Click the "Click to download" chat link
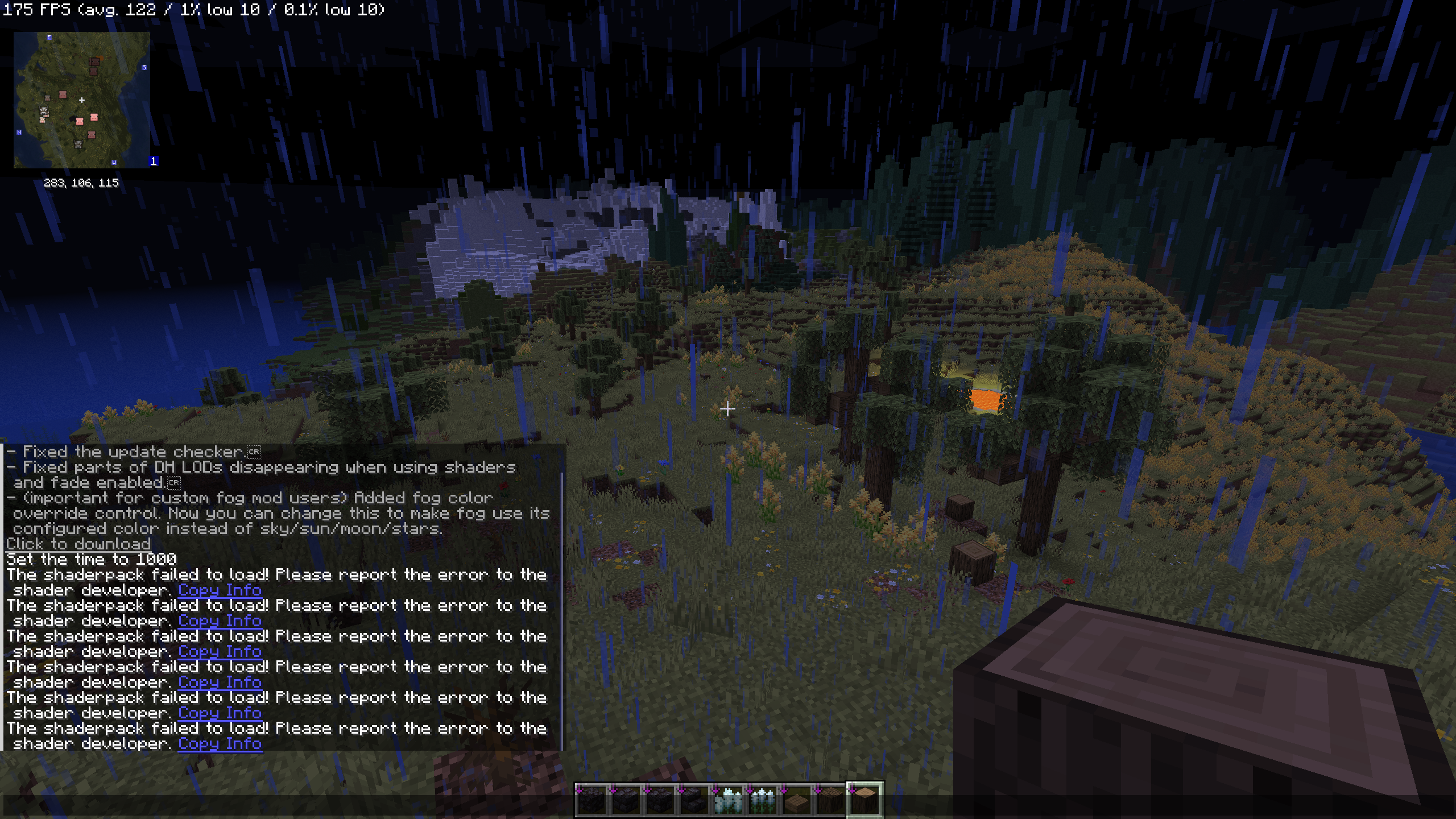 (78, 544)
